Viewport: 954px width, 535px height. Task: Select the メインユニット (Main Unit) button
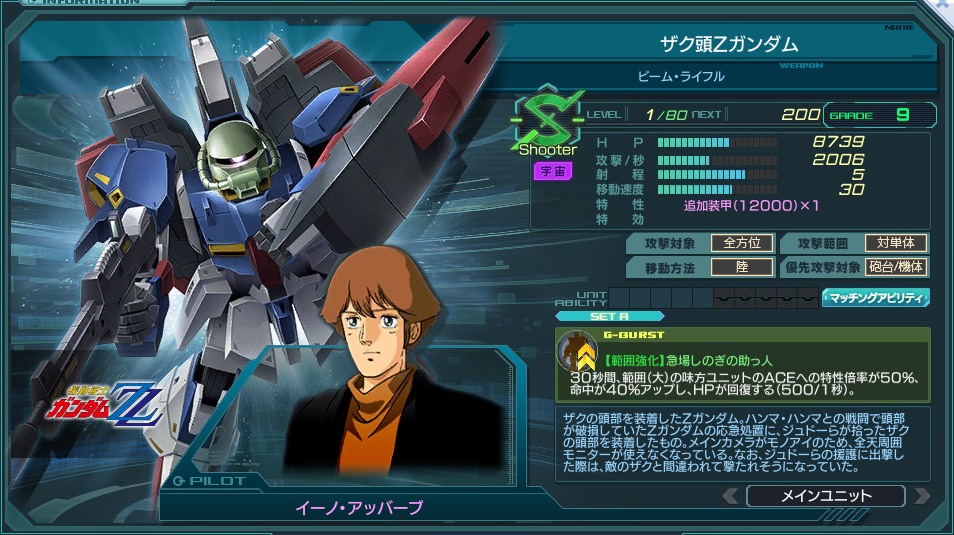tap(825, 496)
